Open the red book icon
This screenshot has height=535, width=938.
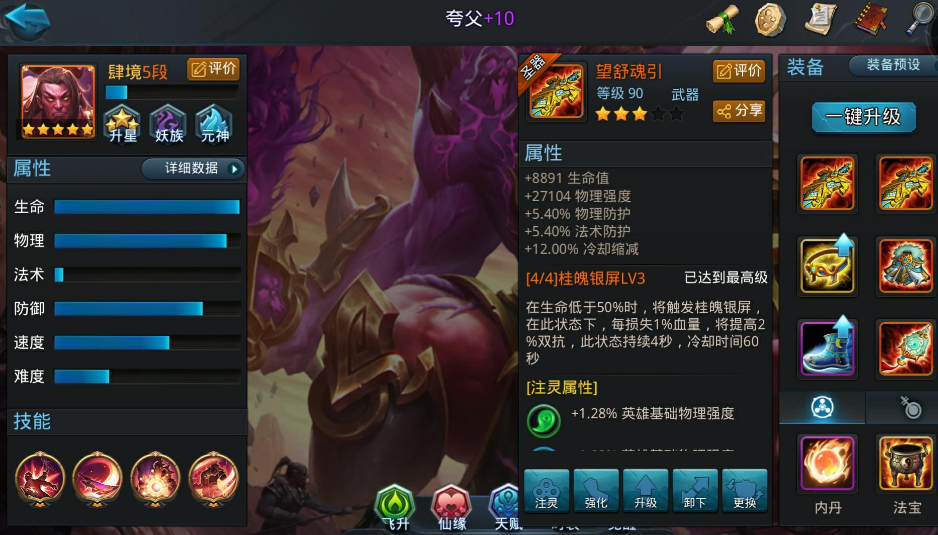871,18
